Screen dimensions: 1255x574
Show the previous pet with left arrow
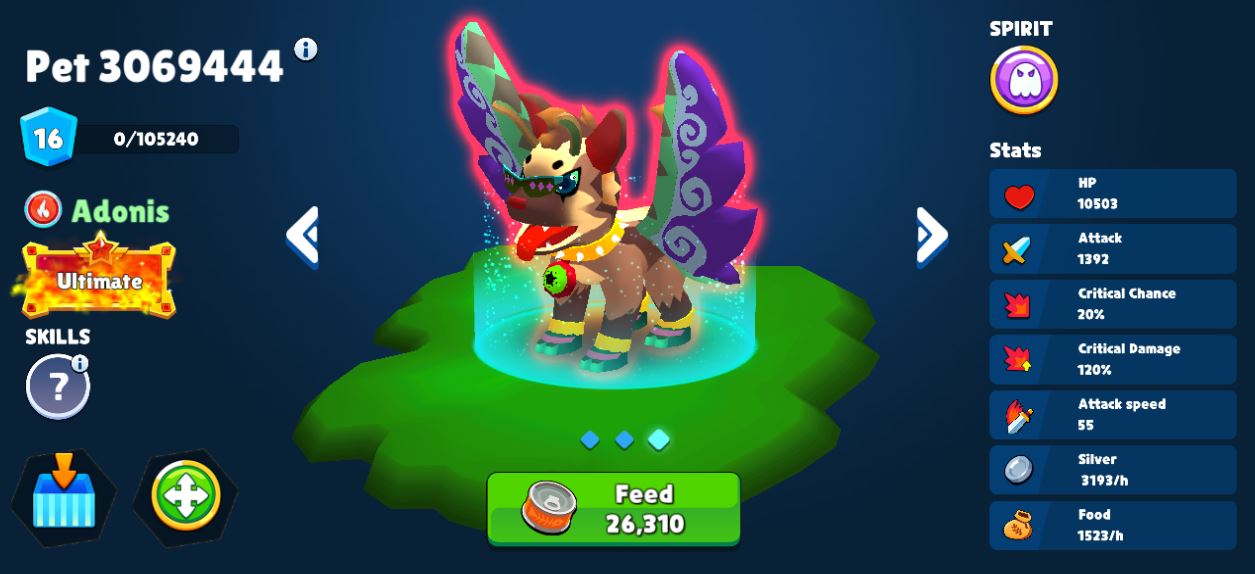click(302, 236)
